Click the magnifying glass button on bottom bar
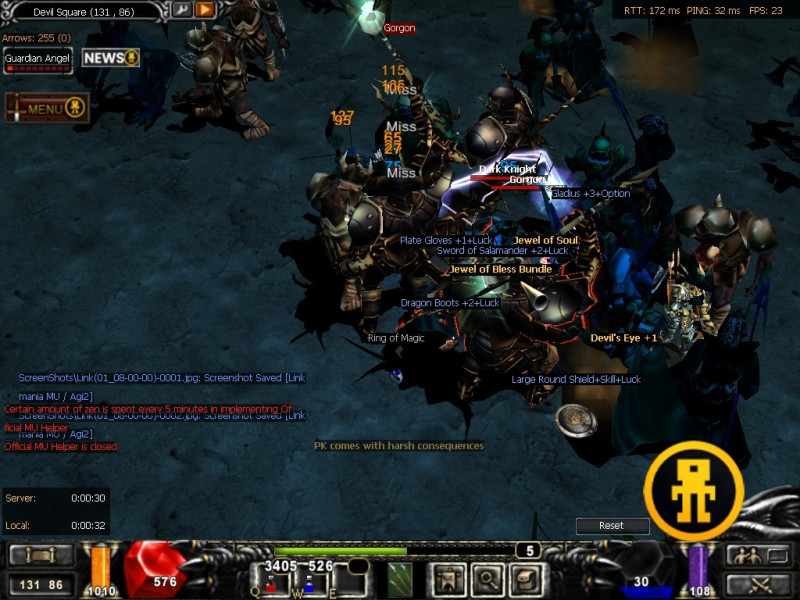The width and height of the screenshot is (800, 600). pos(487,578)
